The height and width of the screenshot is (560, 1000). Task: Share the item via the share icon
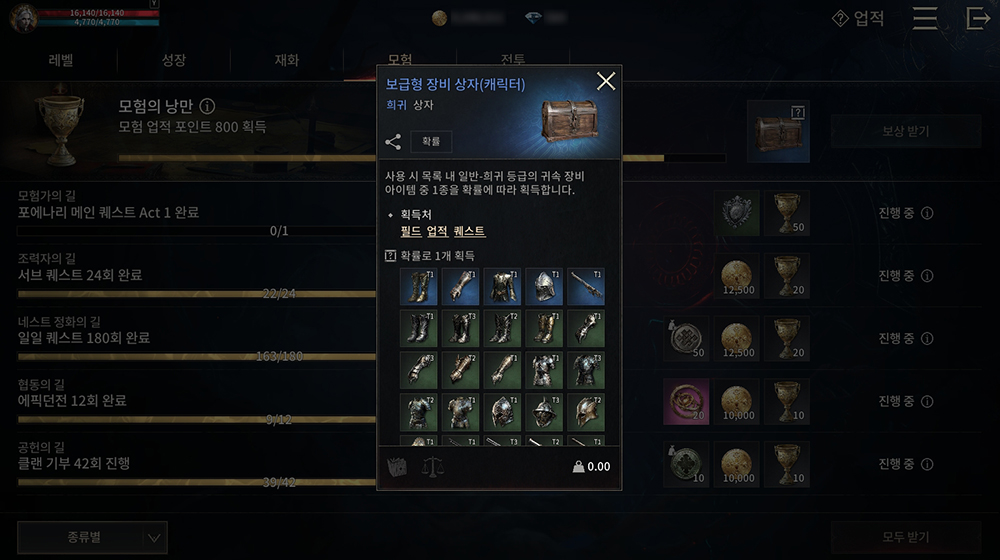393,142
